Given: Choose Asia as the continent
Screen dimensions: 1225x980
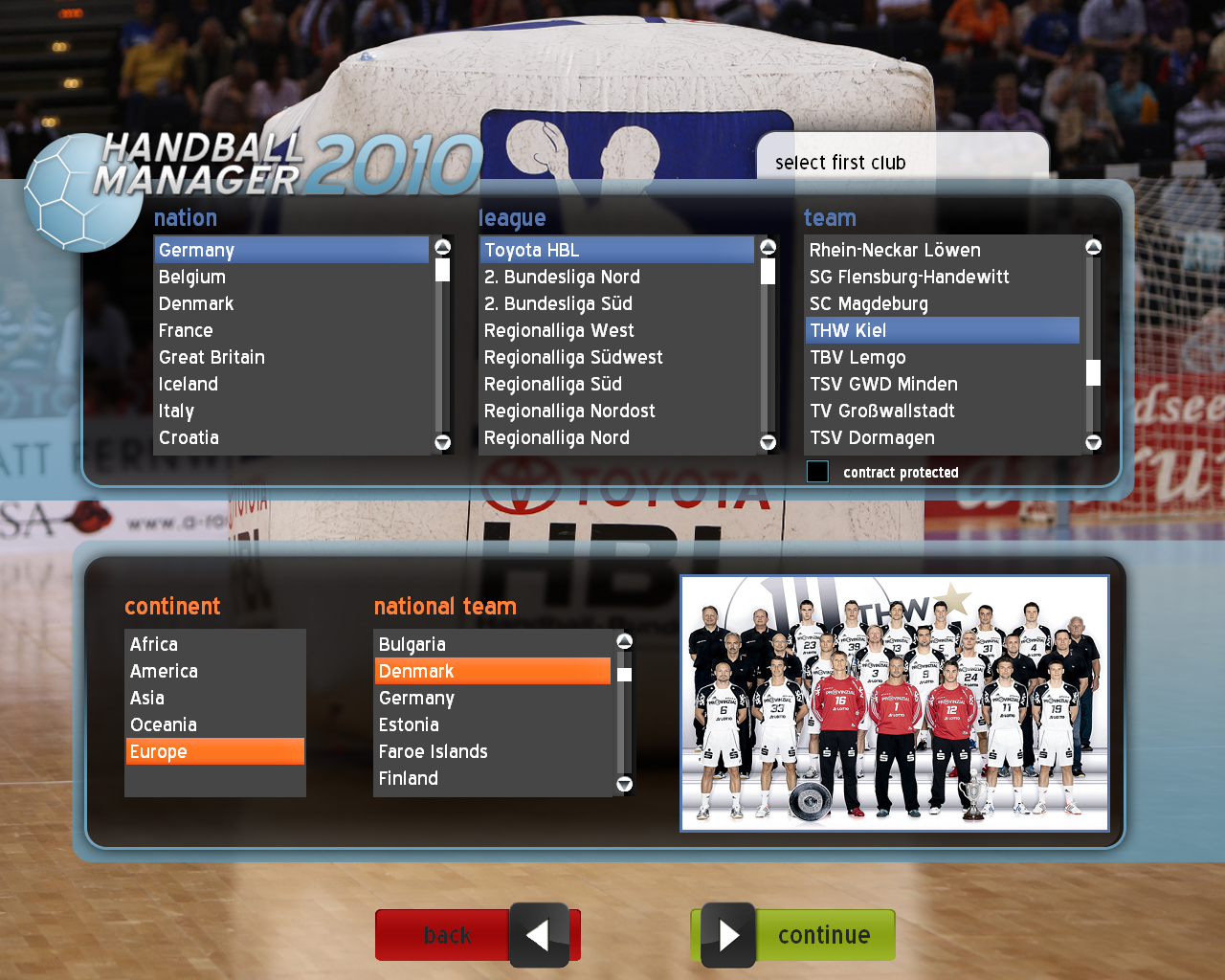Looking at the screenshot, I should 147,699.
